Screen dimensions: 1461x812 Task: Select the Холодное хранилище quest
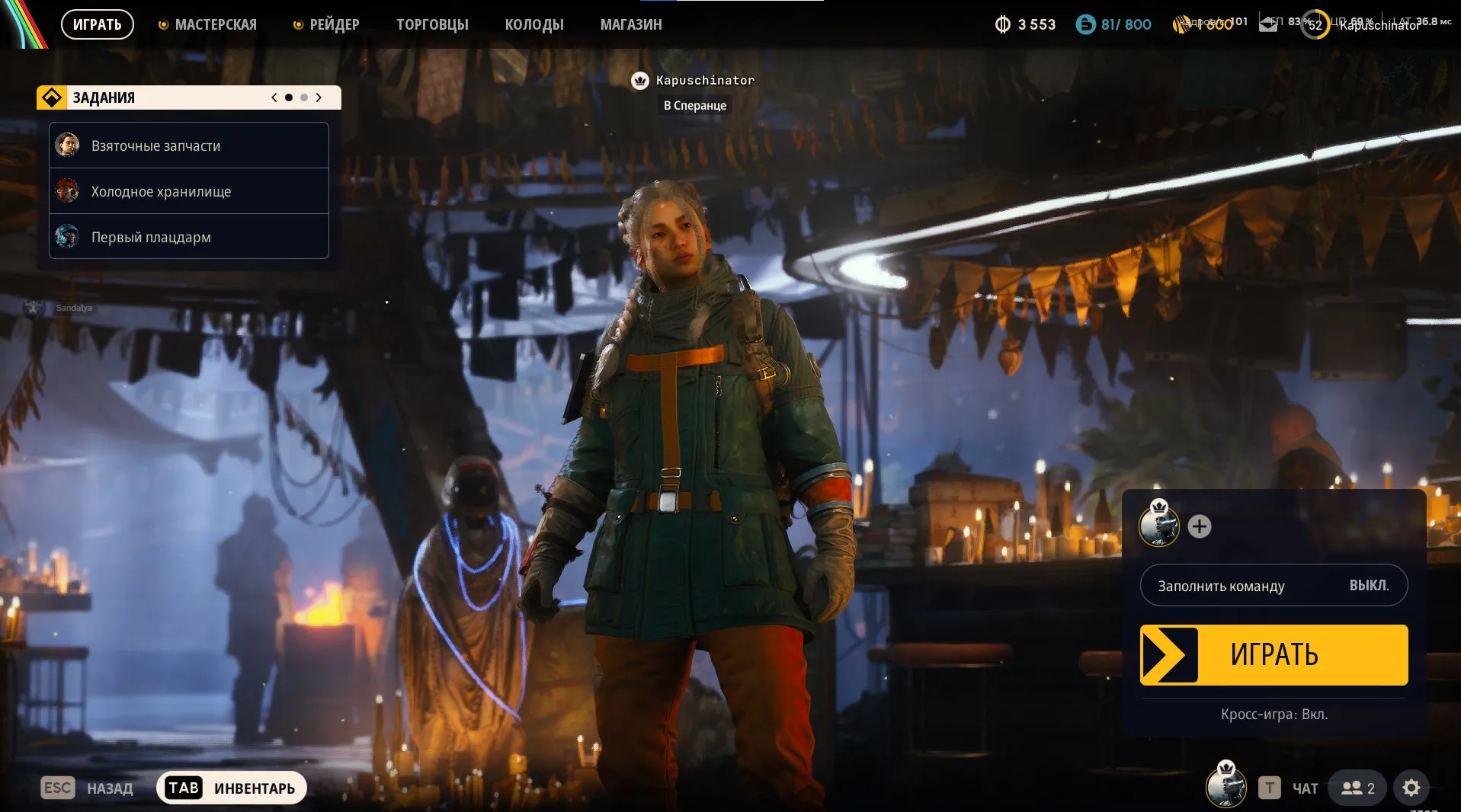pyautogui.click(x=189, y=191)
